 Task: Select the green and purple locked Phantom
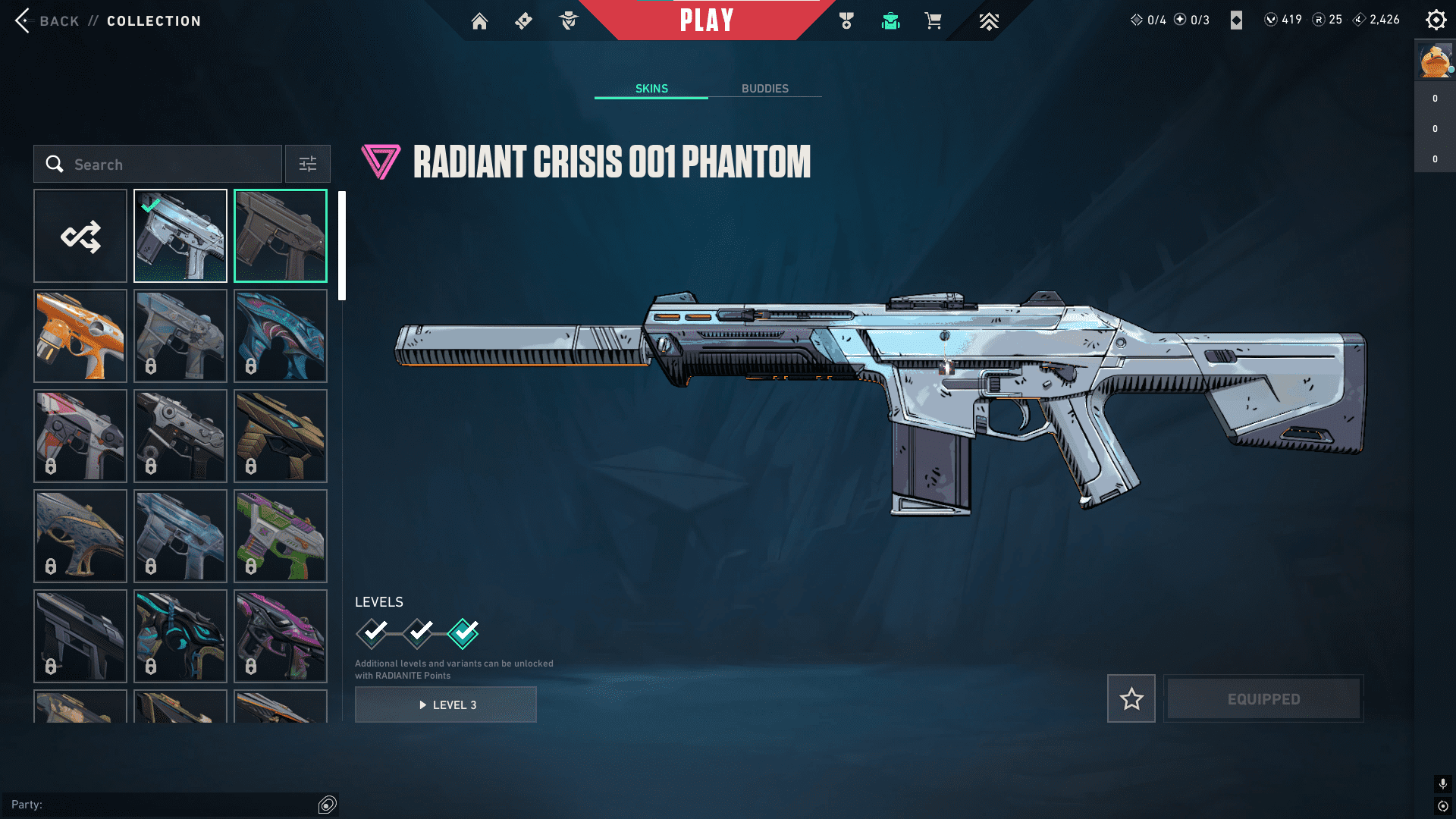point(281,536)
